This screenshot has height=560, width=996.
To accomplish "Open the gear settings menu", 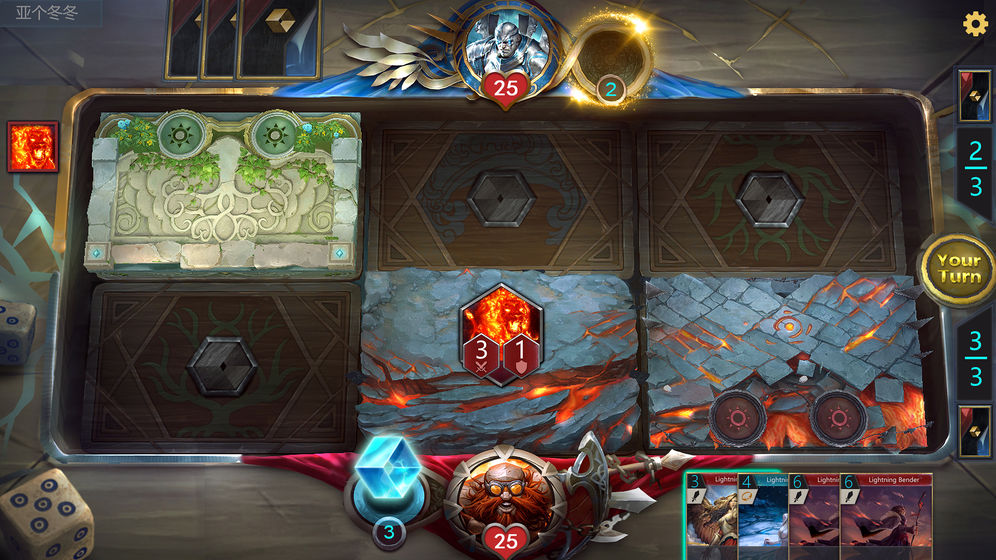I will point(974,24).
